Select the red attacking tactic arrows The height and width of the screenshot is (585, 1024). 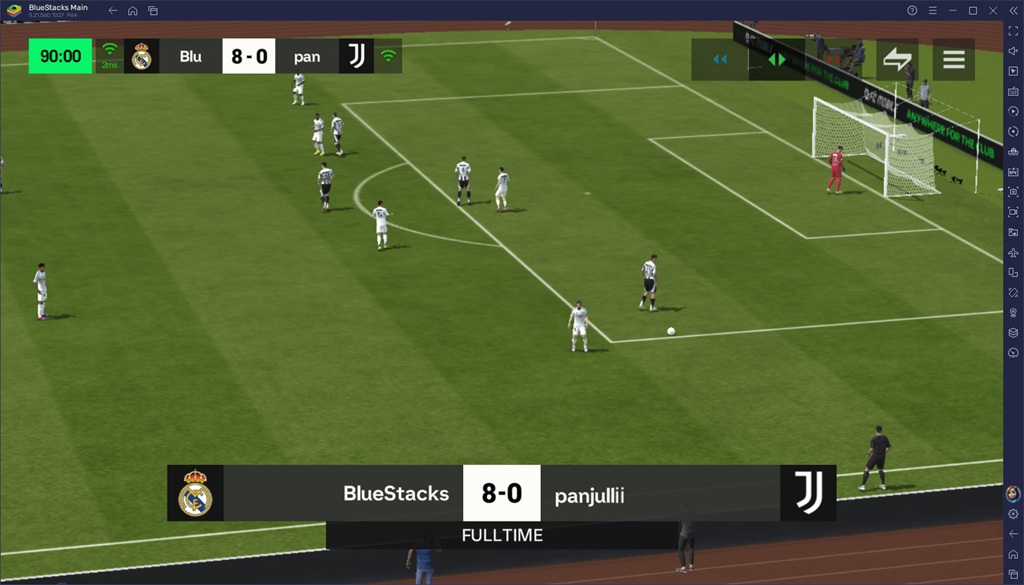point(835,59)
